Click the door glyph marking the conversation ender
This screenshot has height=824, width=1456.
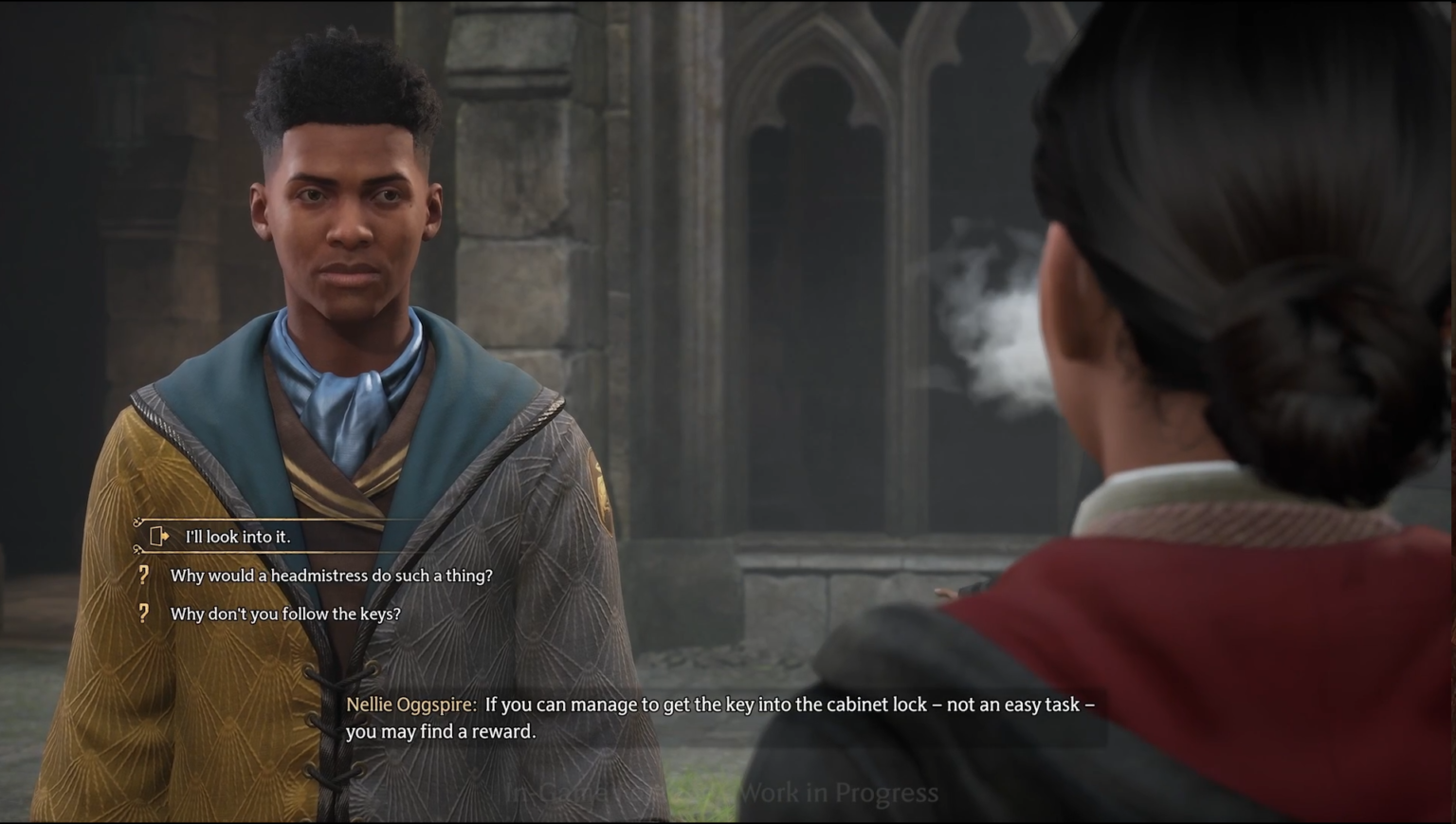pos(156,536)
